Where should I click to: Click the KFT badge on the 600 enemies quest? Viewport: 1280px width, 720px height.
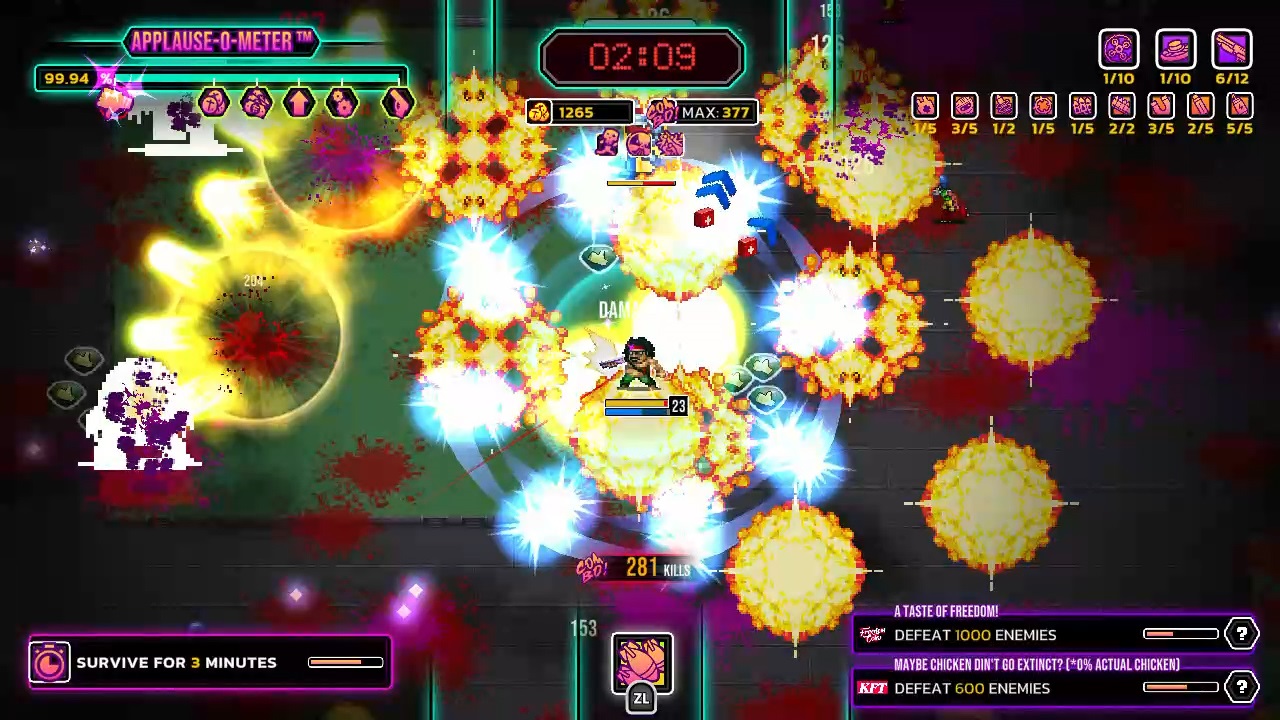(871, 688)
